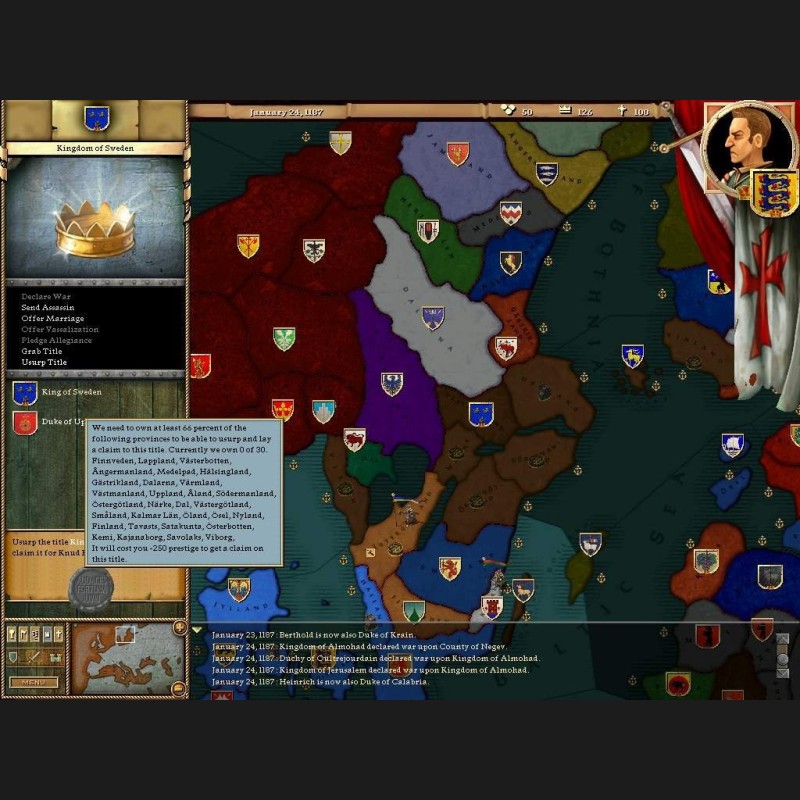800x800 pixels.
Task: Confirm with the grey wax seal button
Action: click(x=90, y=589)
